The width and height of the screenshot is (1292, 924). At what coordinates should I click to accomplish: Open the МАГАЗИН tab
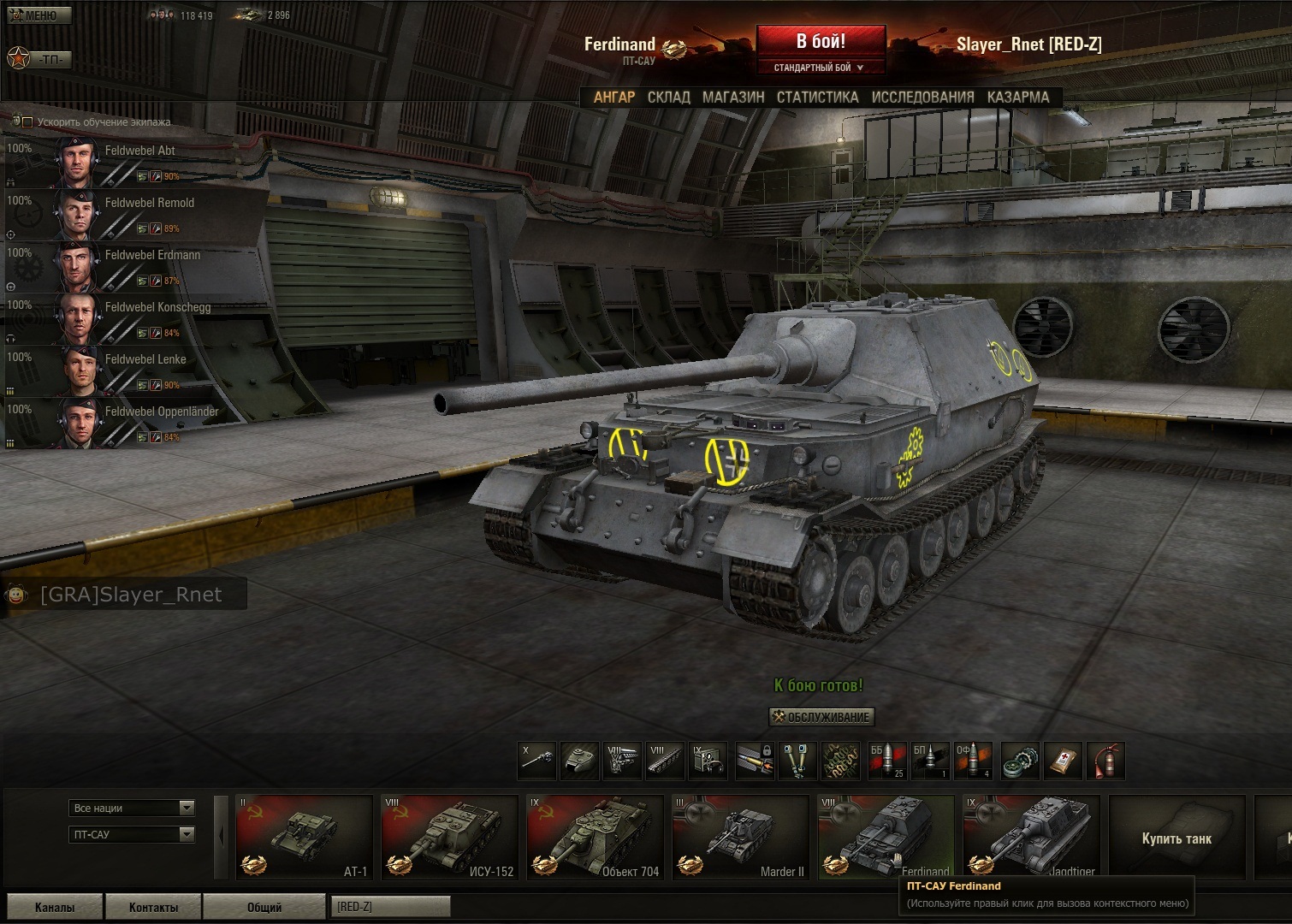pos(733,98)
